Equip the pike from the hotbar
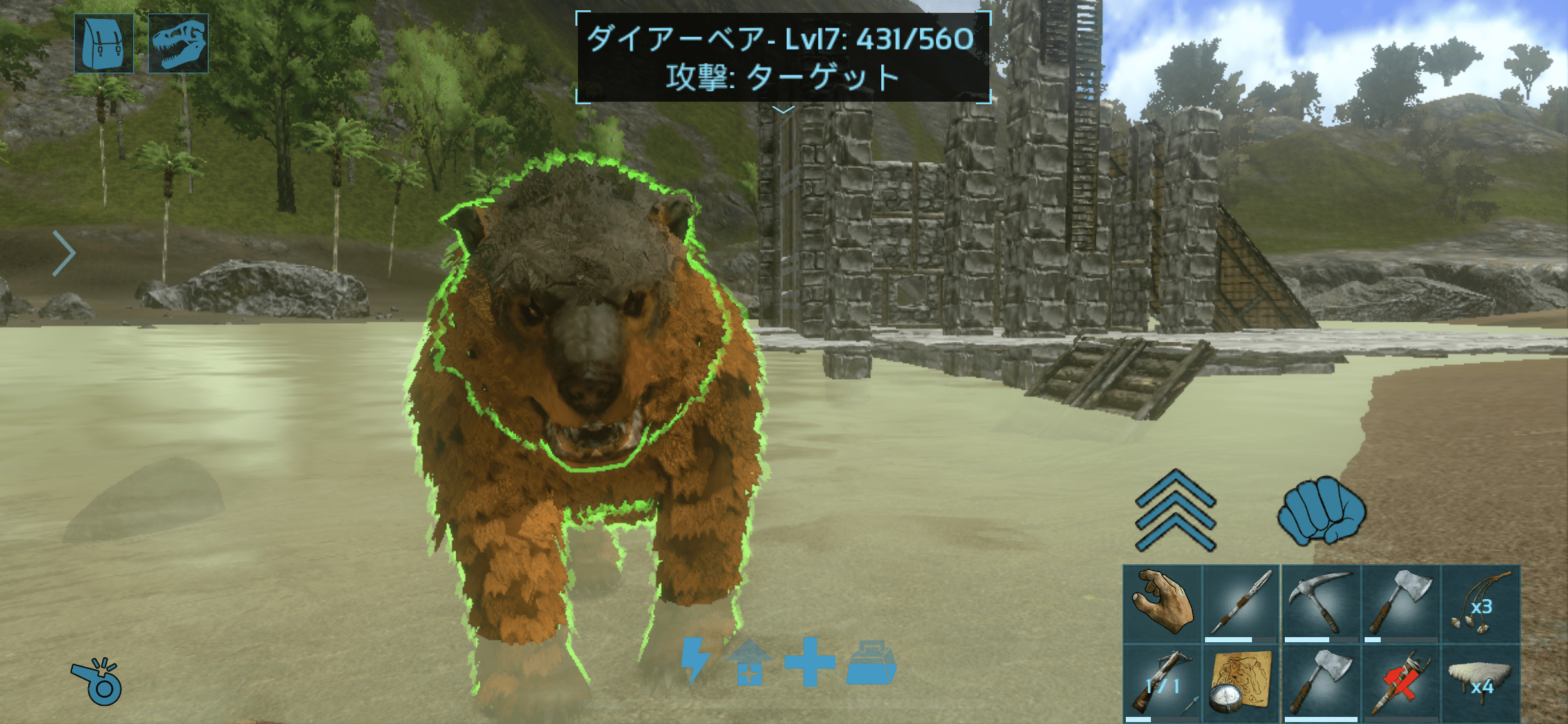Image resolution: width=1568 pixels, height=724 pixels. [1241, 604]
